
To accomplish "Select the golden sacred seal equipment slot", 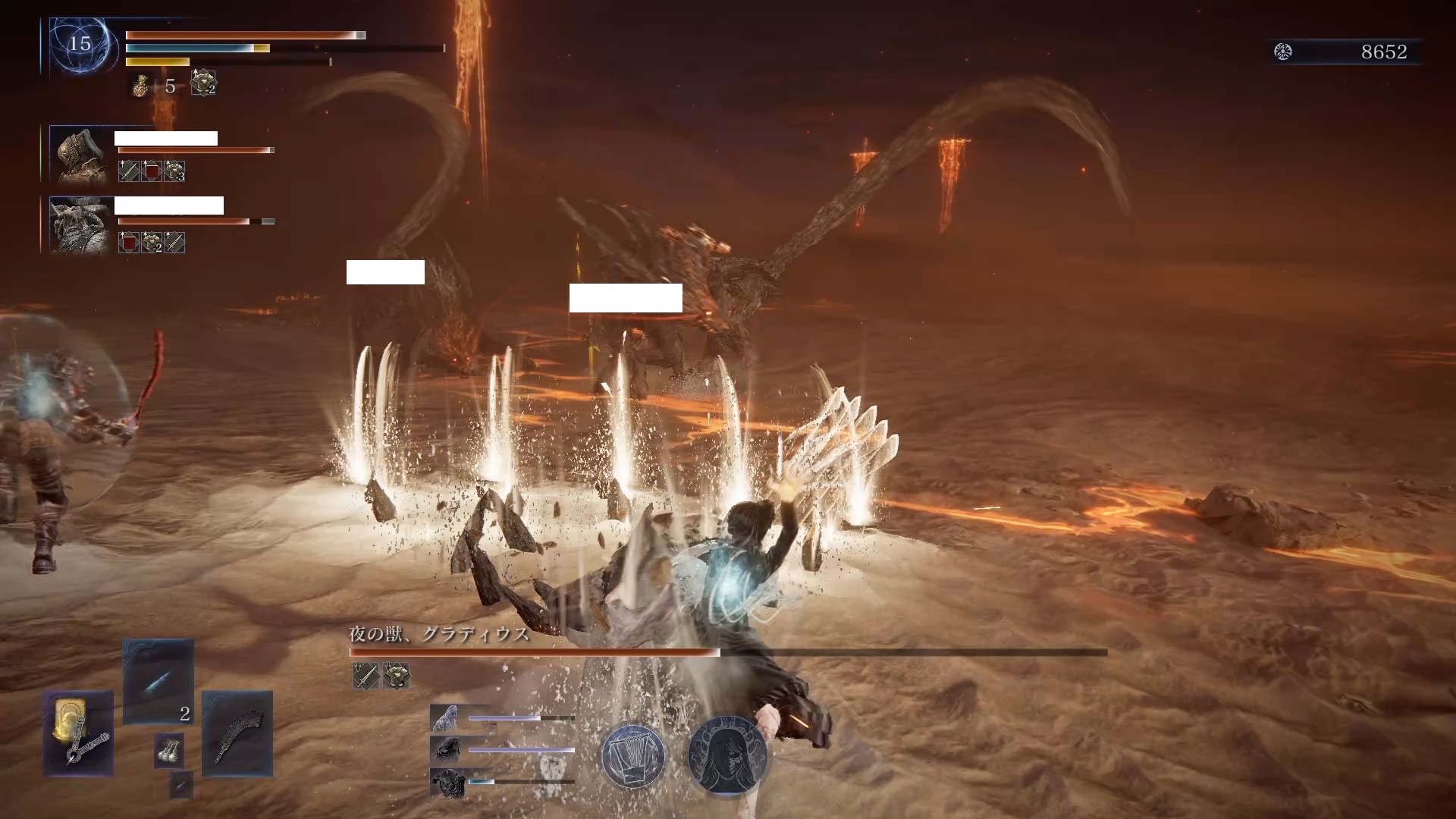I will point(78,733).
